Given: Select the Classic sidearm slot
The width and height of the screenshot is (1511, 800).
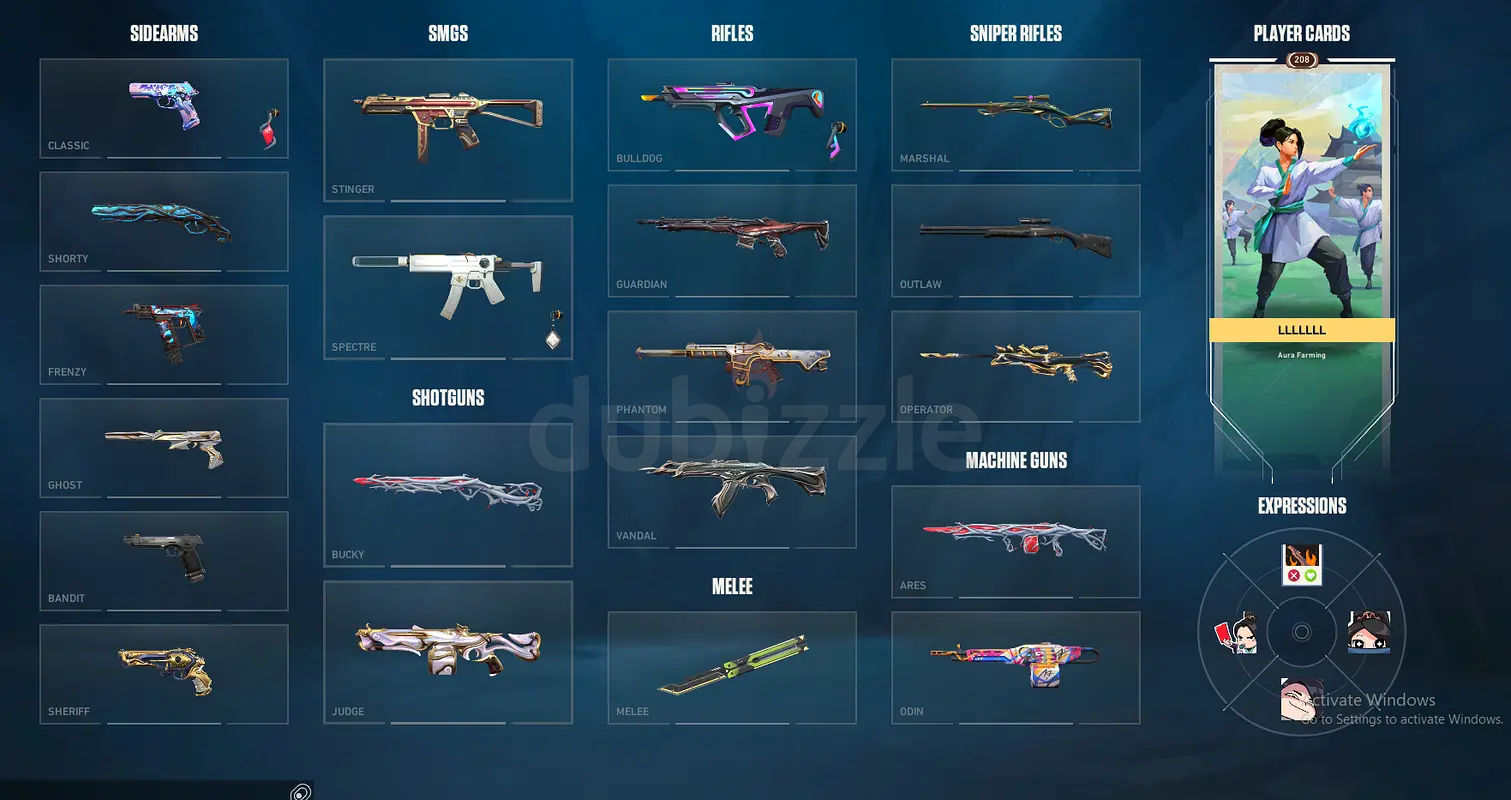Looking at the screenshot, I should click(x=164, y=108).
